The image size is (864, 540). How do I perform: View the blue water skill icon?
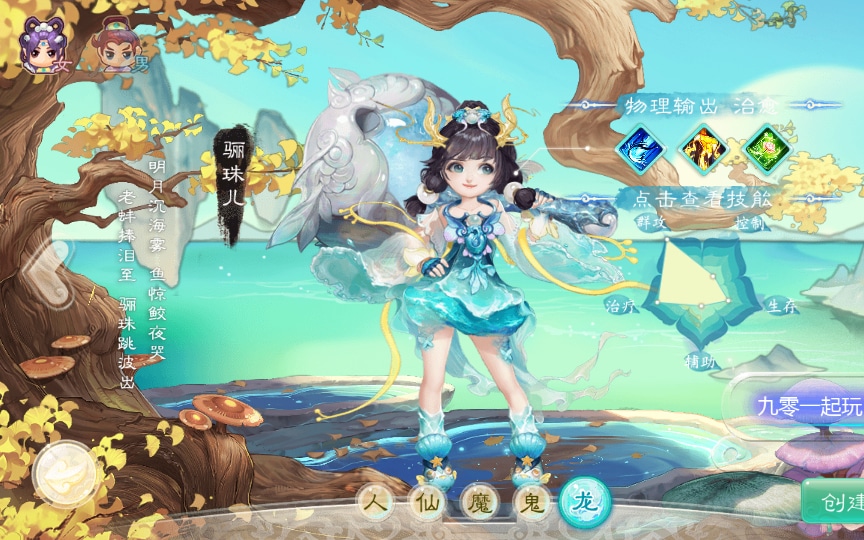pos(641,150)
